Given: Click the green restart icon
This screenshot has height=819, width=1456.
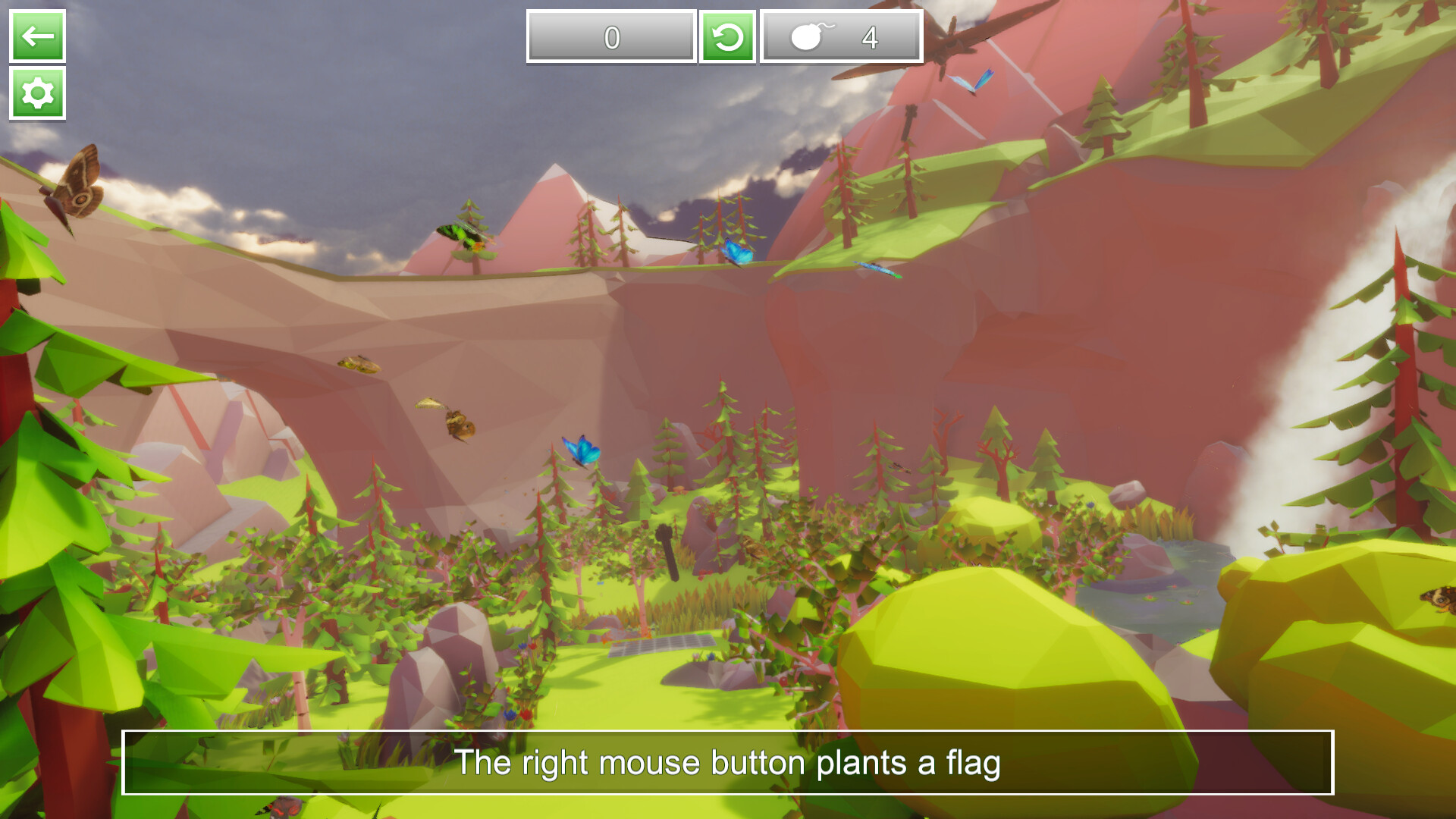Looking at the screenshot, I should tap(727, 36).
